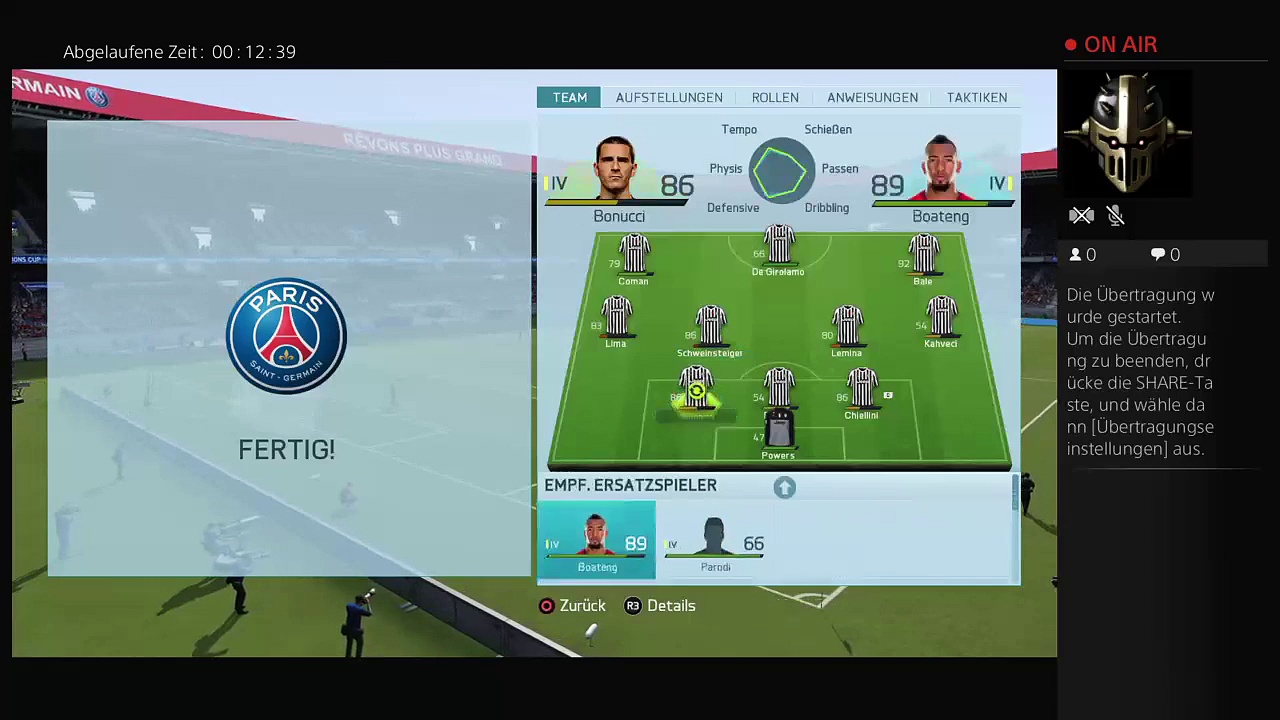
Task: Choose substitute Boateng rated 89
Action: [x=597, y=542]
